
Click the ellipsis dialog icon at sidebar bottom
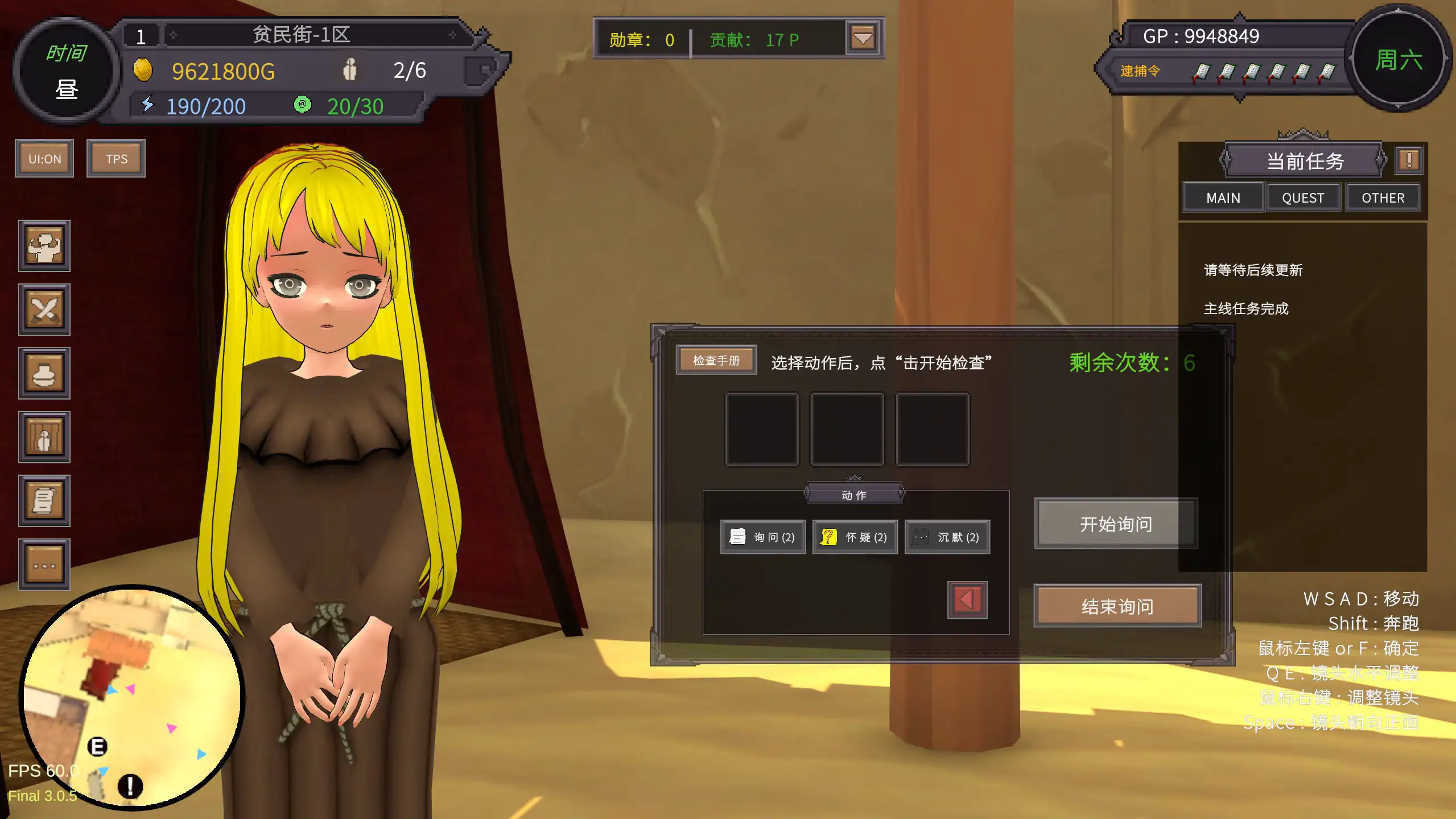tap(44, 565)
